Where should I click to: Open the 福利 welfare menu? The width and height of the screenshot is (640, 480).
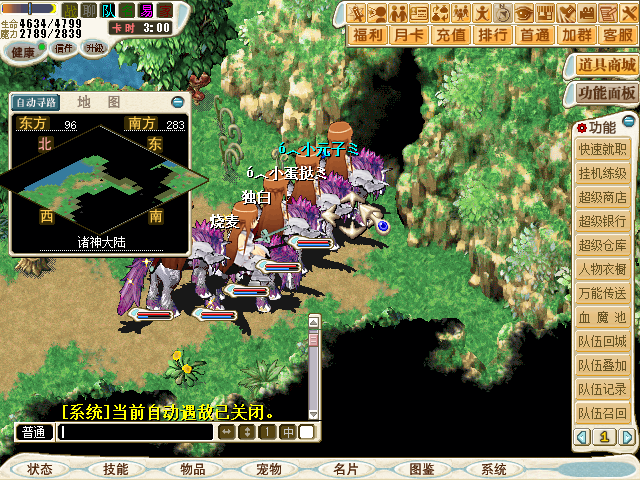point(369,35)
